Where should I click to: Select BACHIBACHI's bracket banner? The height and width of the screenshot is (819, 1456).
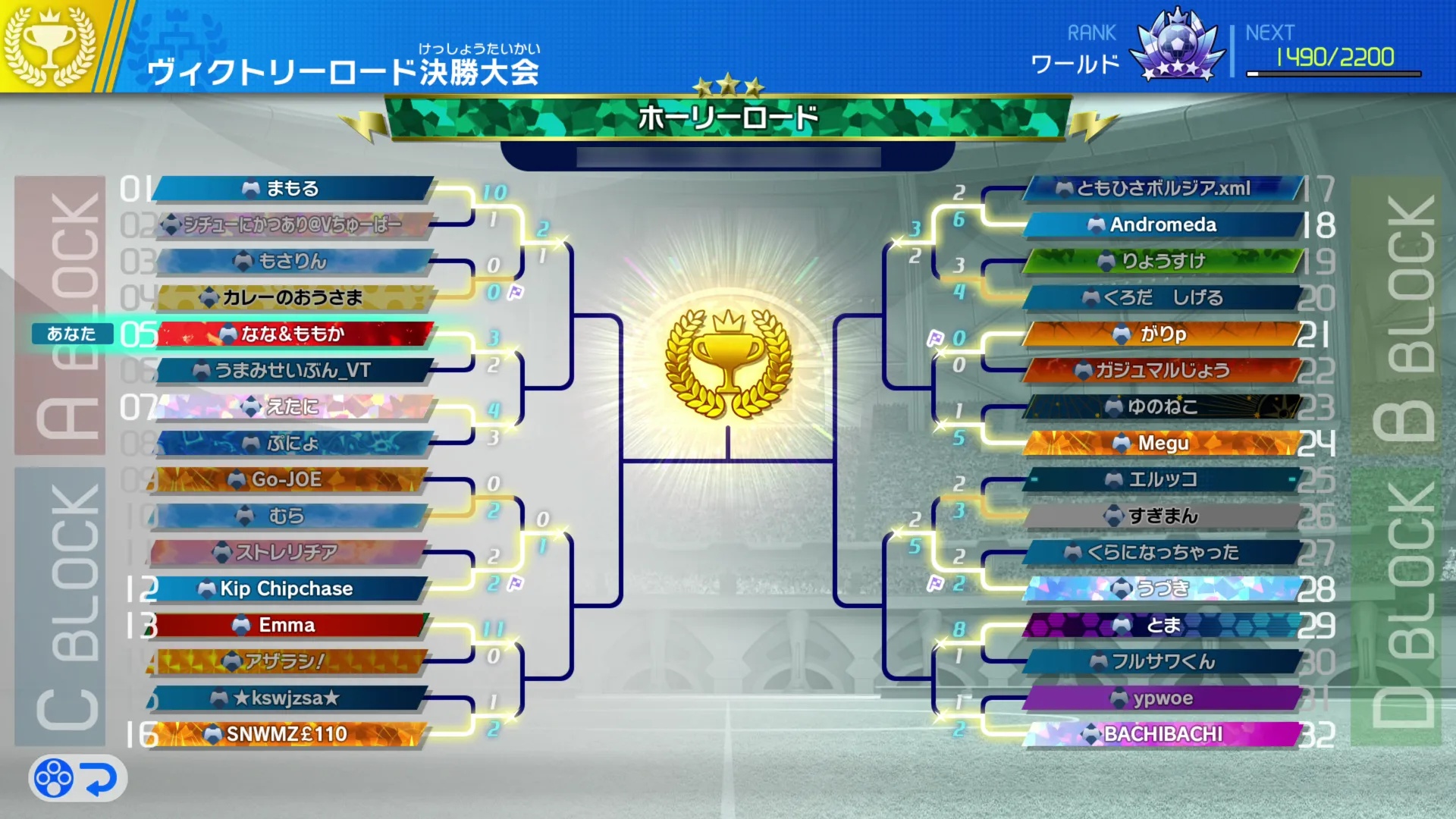(x=1163, y=735)
